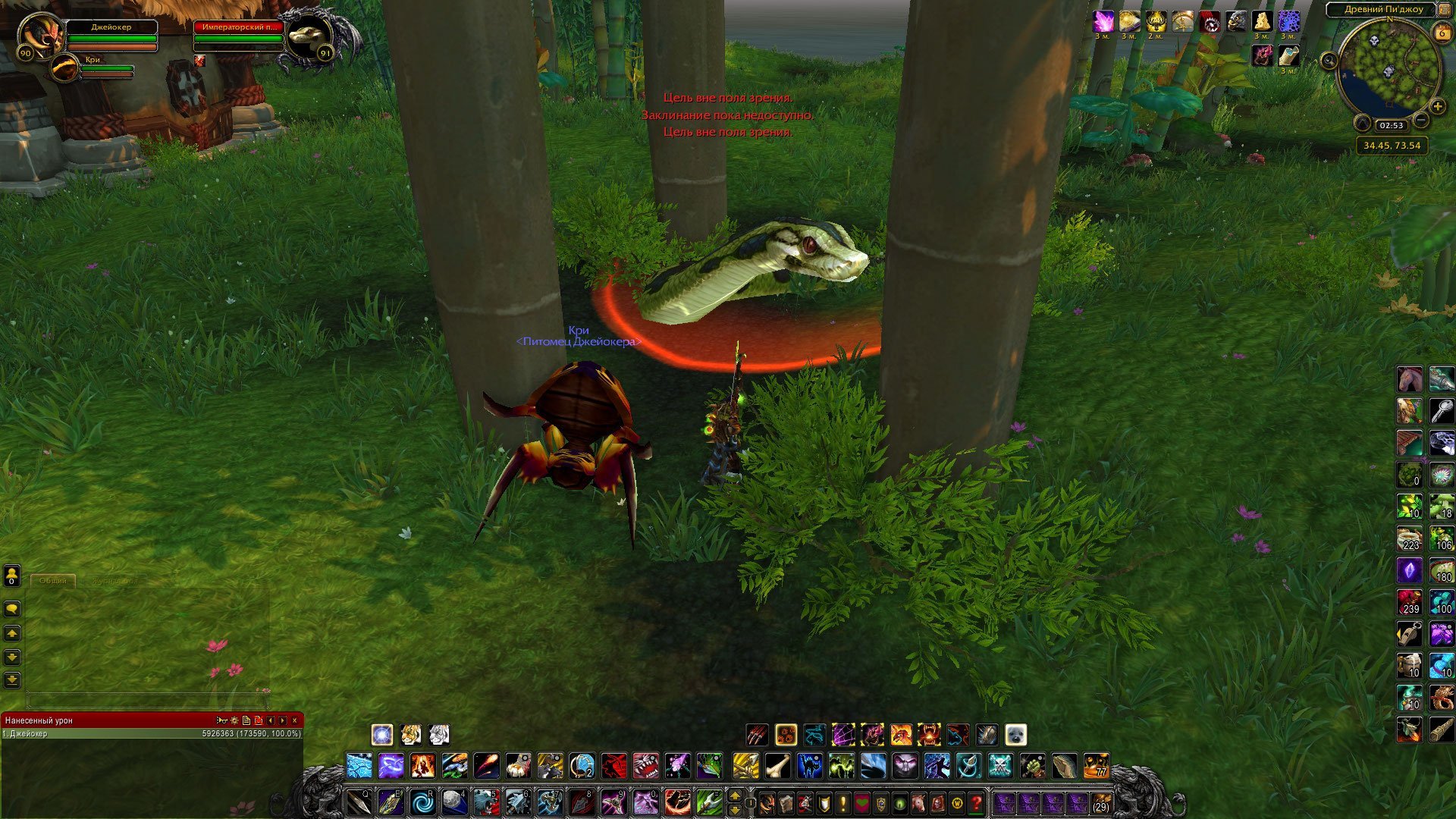Open the chat speech bubble menu

tap(11, 609)
